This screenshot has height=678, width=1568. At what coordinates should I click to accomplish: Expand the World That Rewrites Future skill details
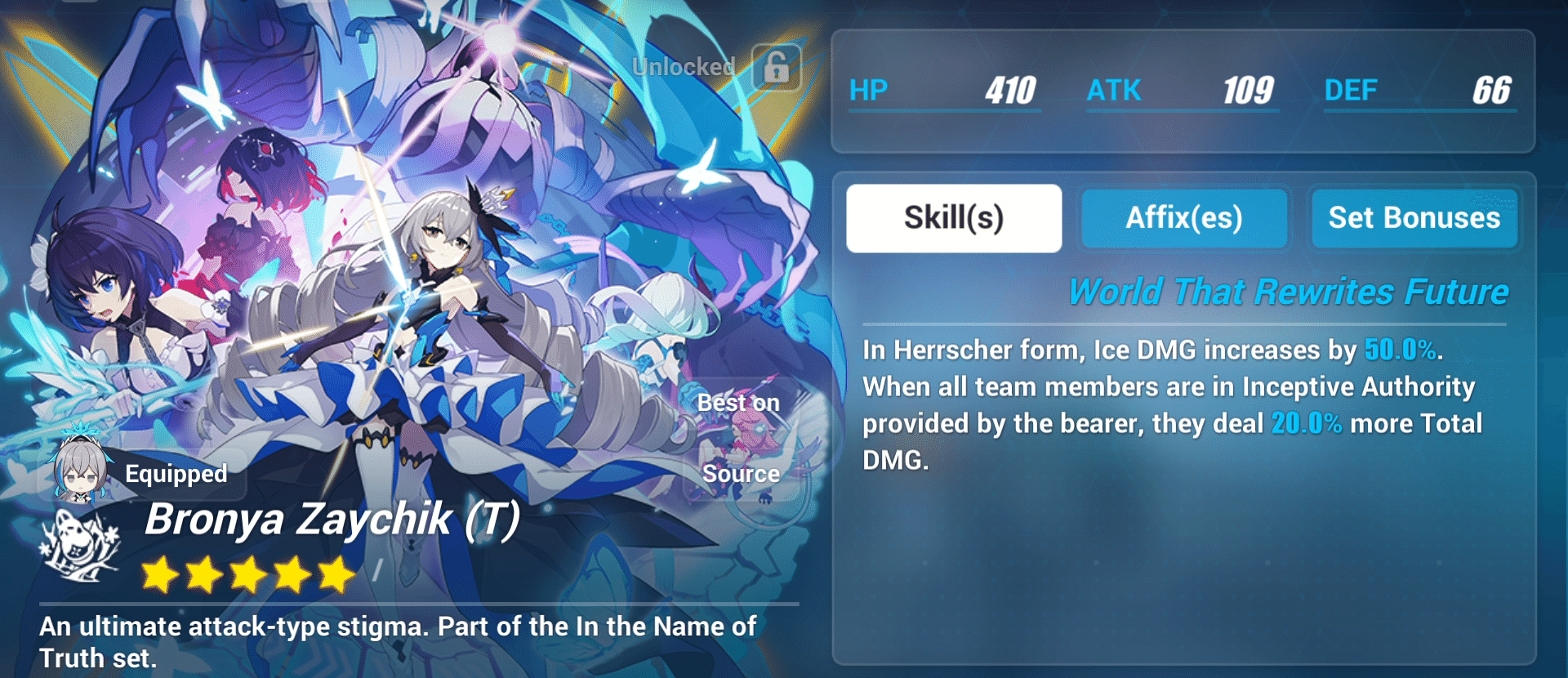click(x=1290, y=290)
